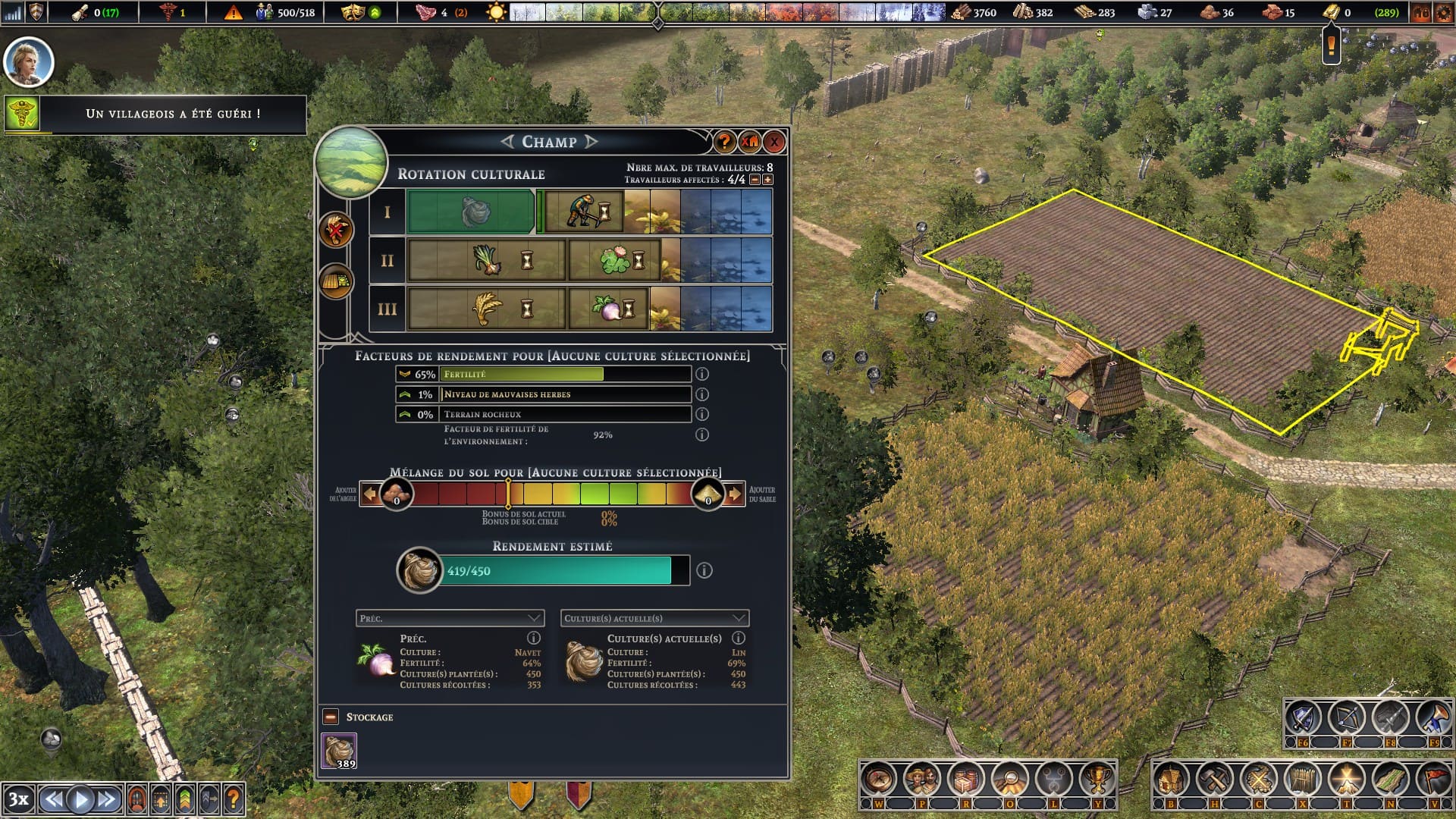Close the Champ field panel

point(774,142)
